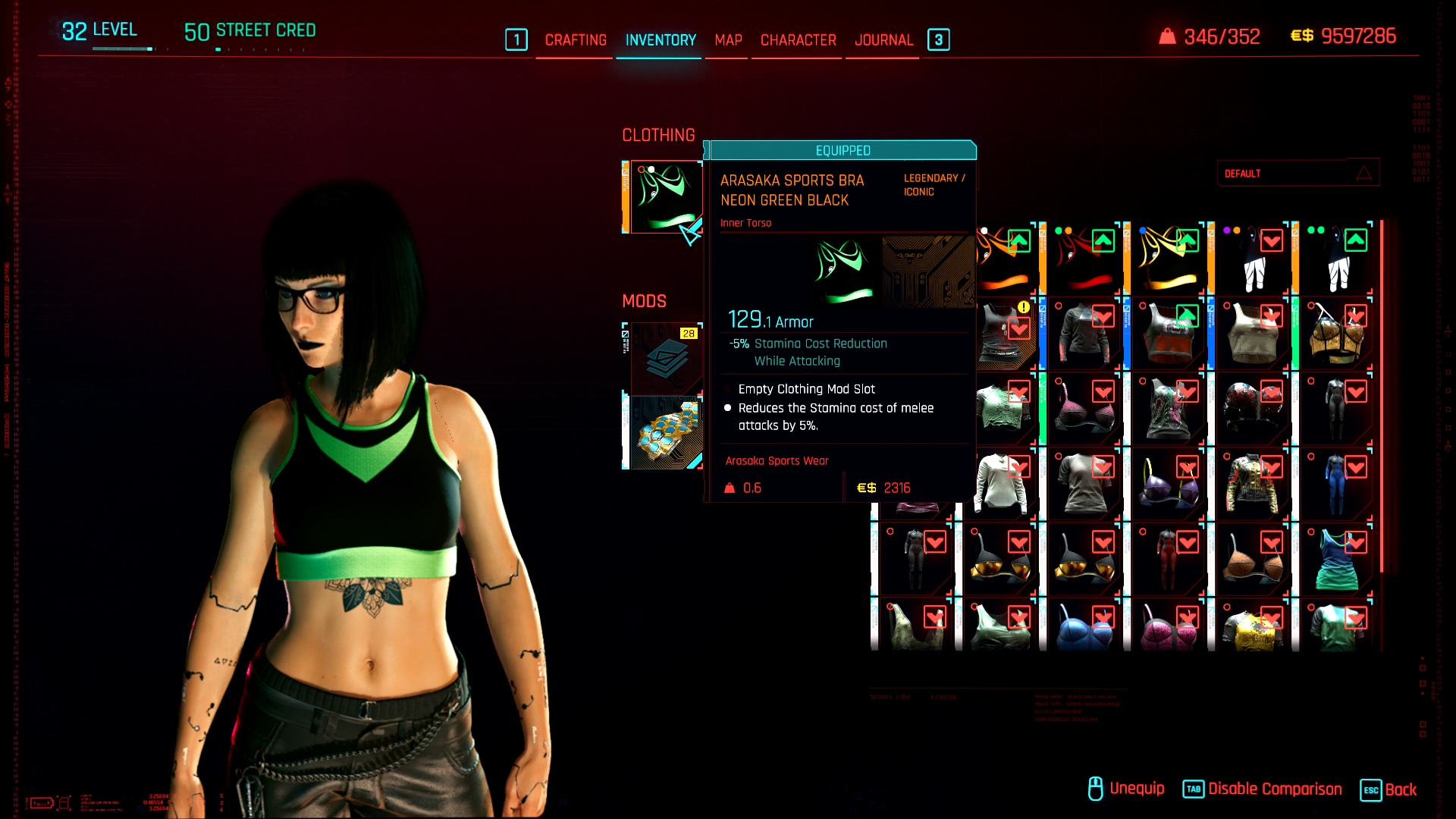
Task: Choose the purple bra with yellow straps
Action: point(1168,485)
